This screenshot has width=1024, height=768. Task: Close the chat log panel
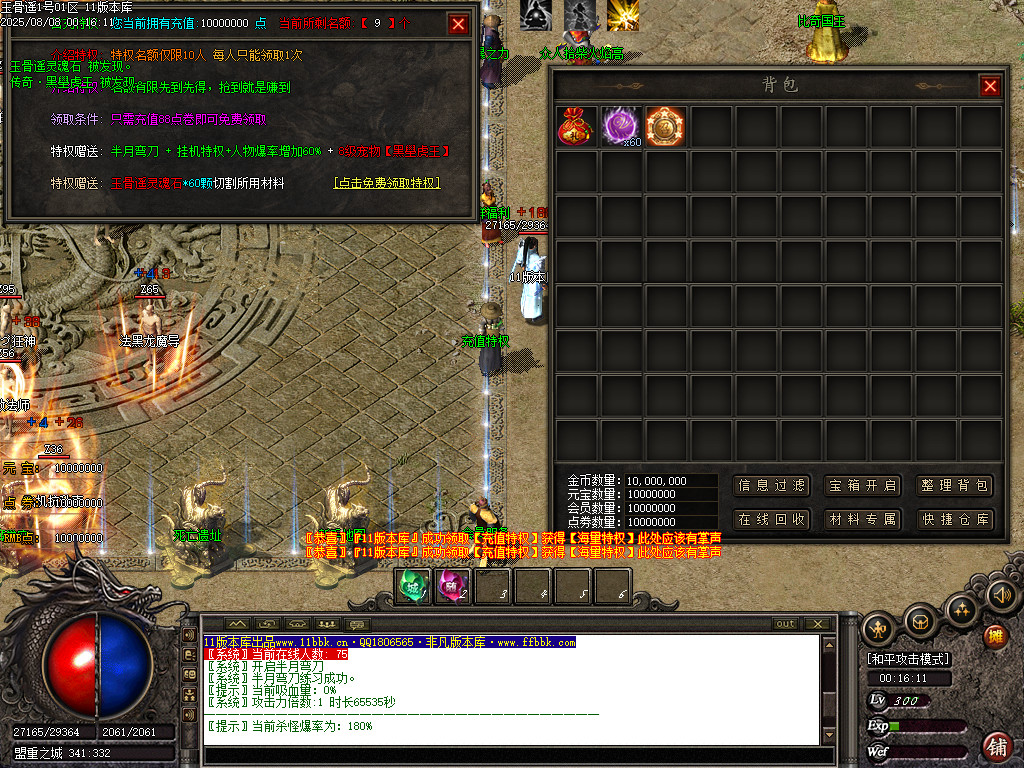point(819,624)
